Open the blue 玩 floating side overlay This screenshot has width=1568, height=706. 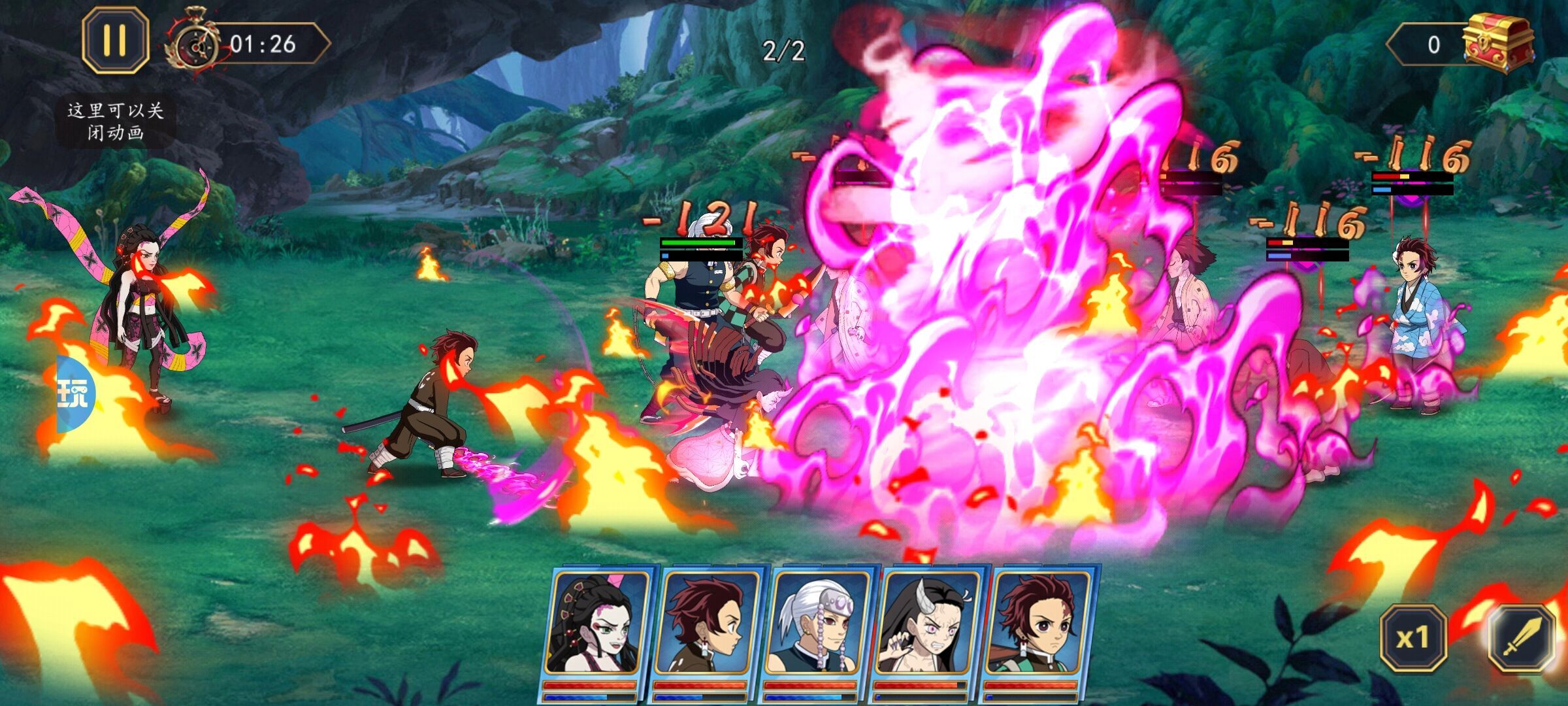(x=74, y=394)
